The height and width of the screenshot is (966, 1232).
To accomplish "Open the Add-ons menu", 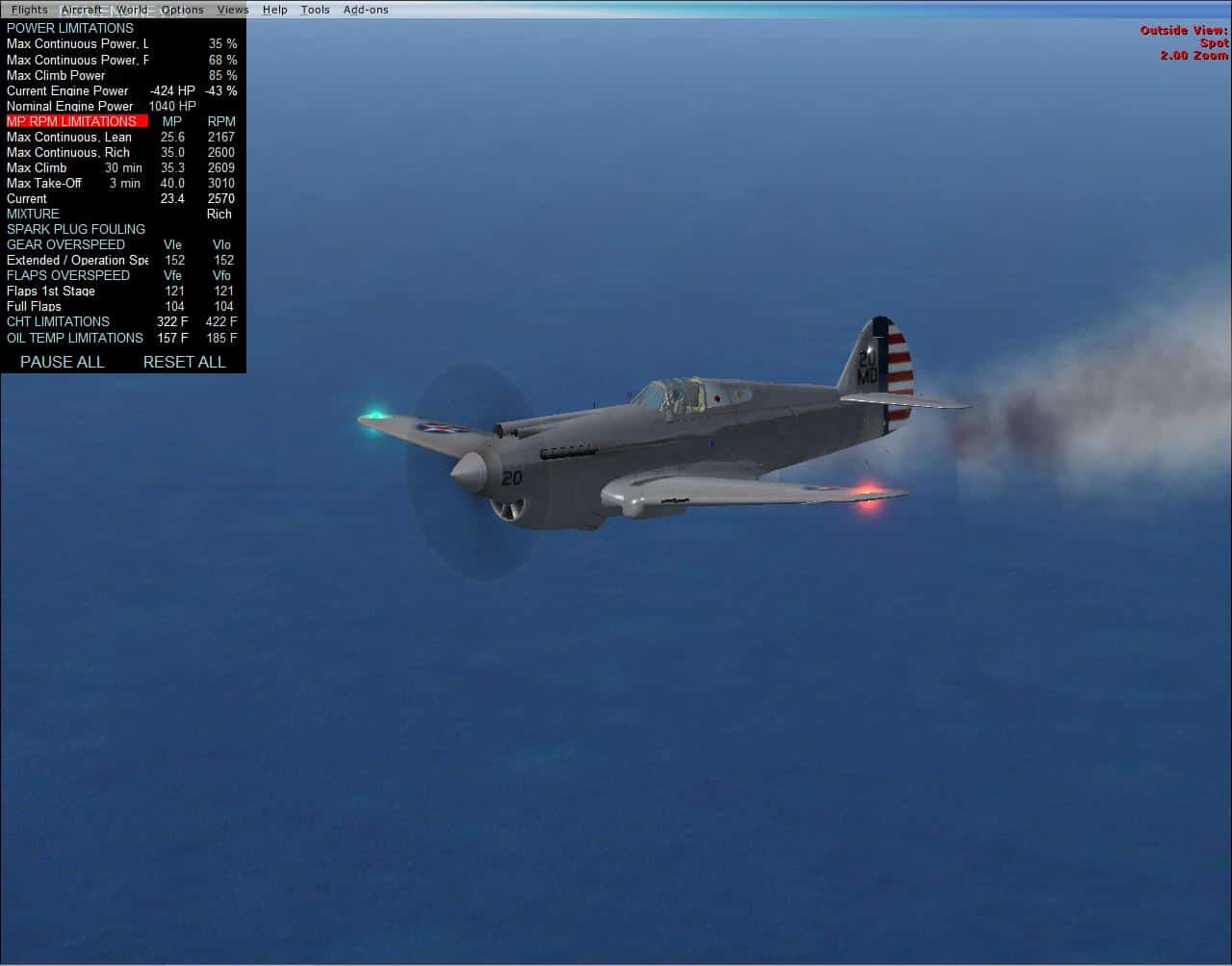I will 365,10.
